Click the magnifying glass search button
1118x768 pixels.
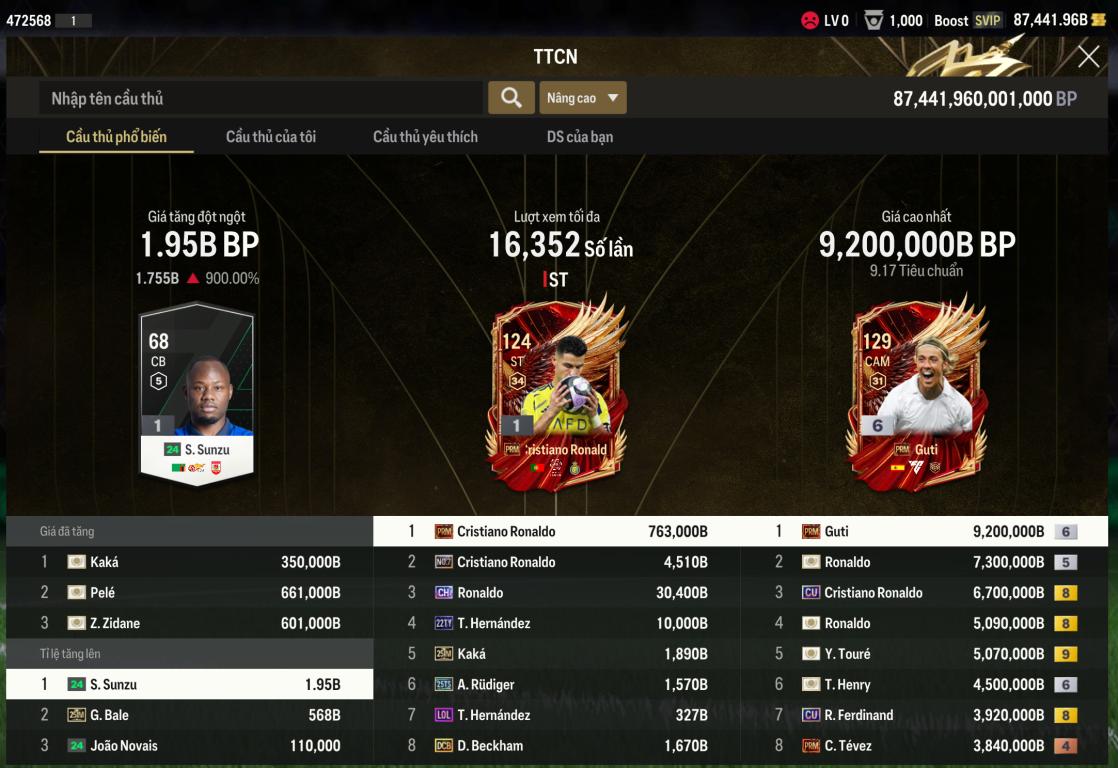coord(511,98)
